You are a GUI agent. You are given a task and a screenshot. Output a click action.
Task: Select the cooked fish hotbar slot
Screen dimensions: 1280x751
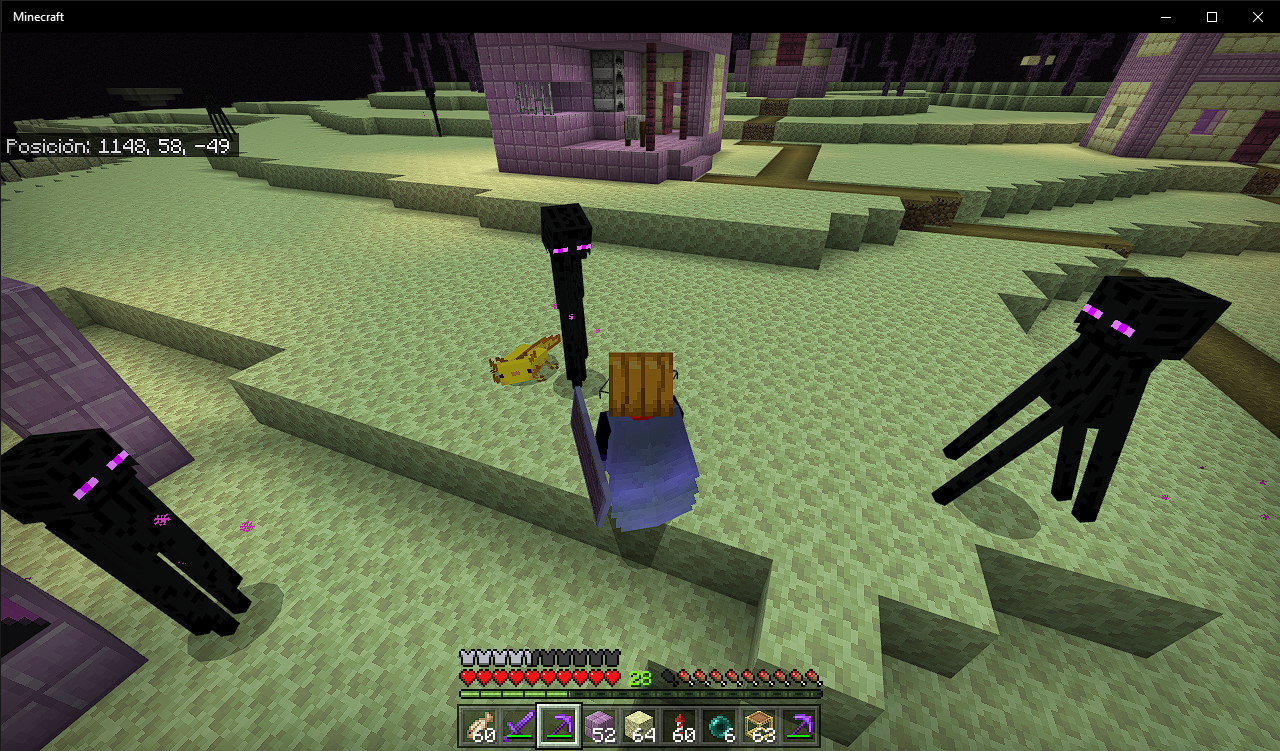point(480,726)
